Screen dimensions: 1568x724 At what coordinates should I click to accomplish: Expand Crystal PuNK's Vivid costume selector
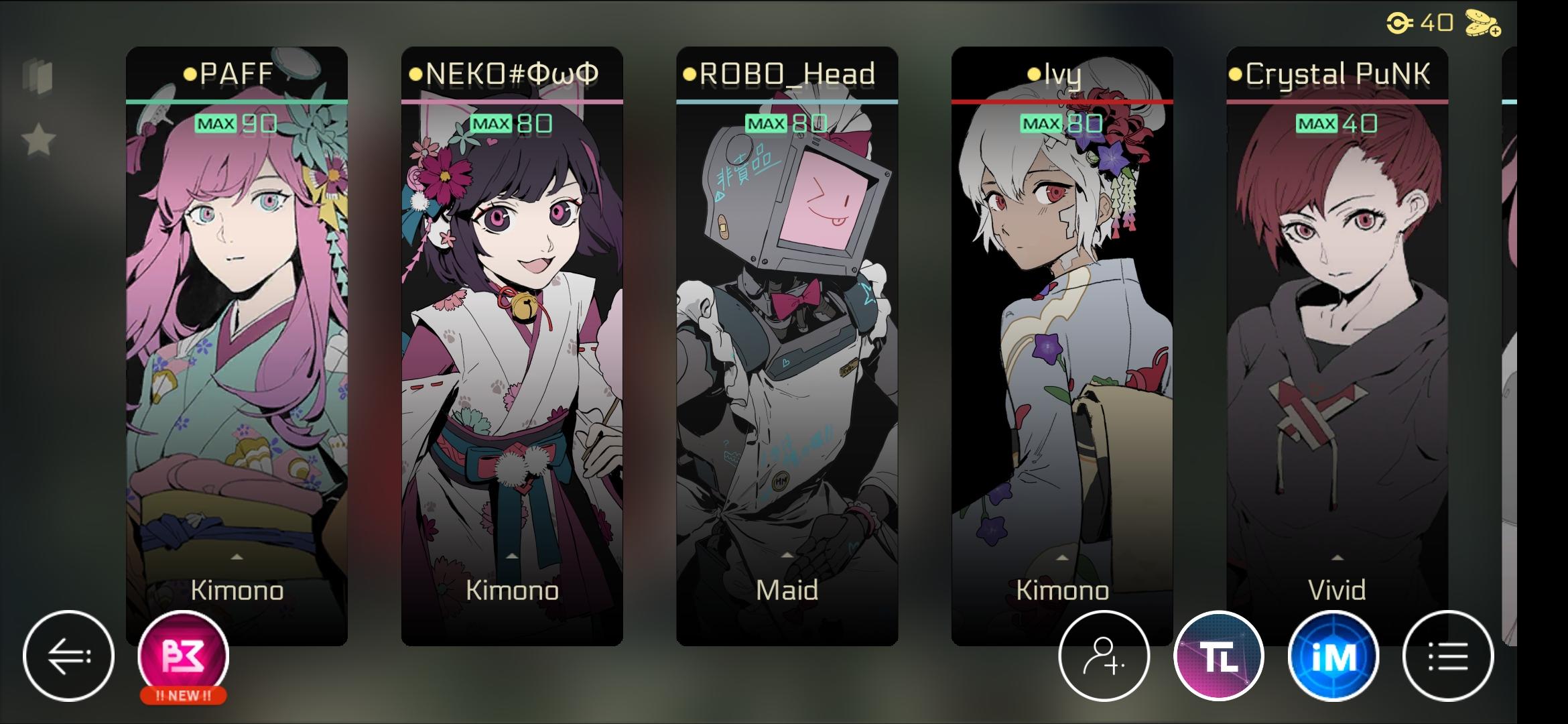click(x=1337, y=575)
